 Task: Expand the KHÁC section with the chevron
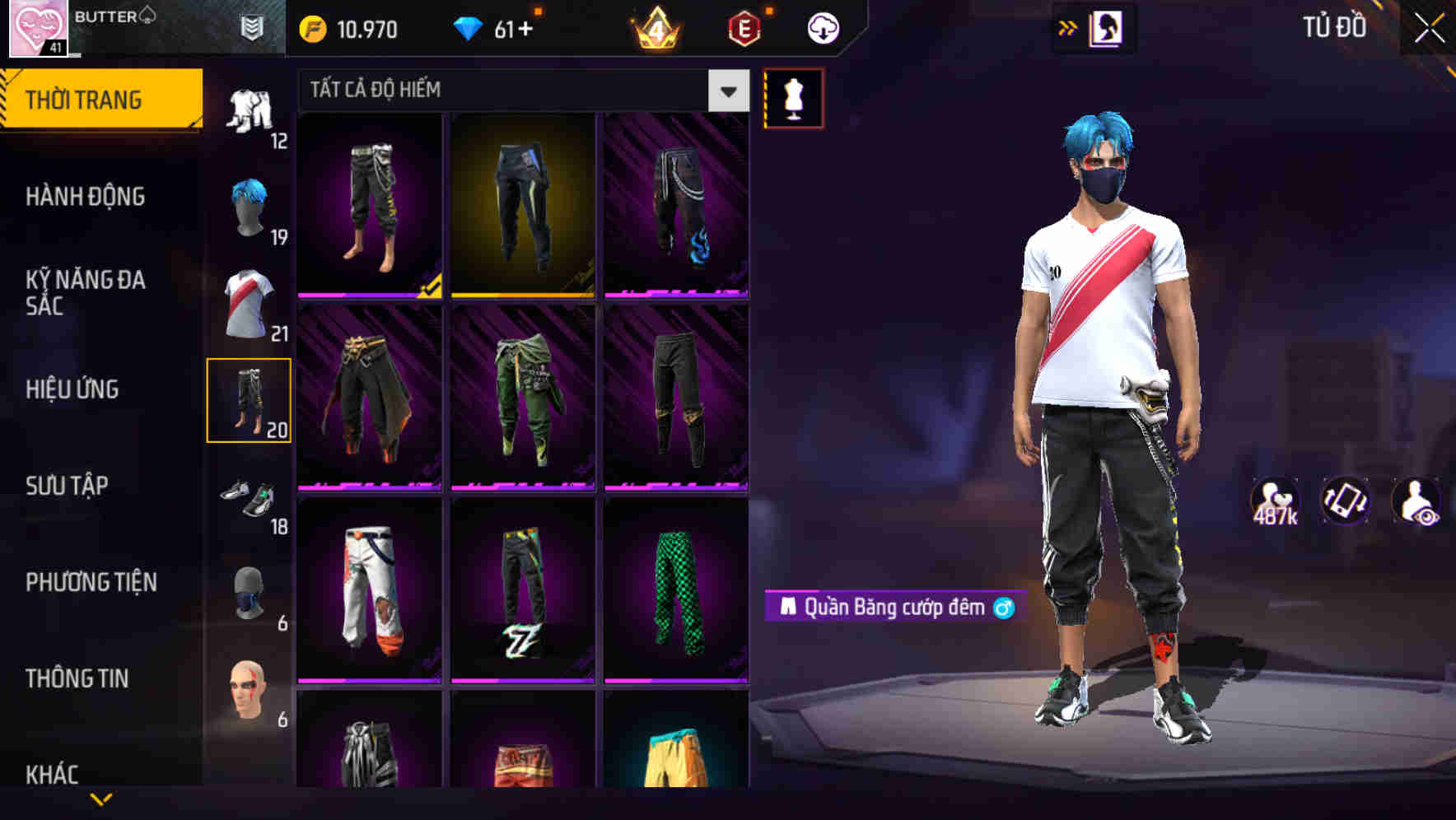coord(101,798)
